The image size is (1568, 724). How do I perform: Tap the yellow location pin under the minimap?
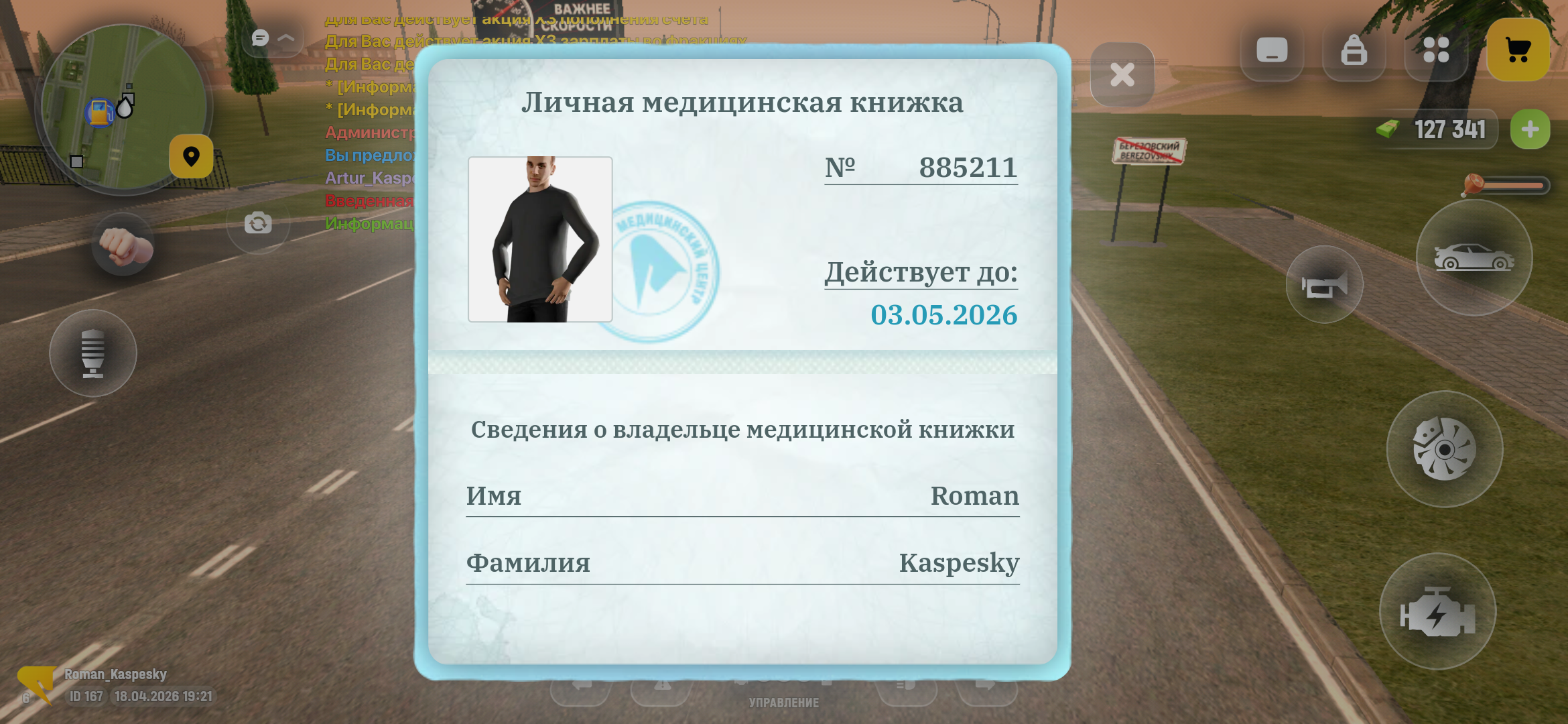190,156
